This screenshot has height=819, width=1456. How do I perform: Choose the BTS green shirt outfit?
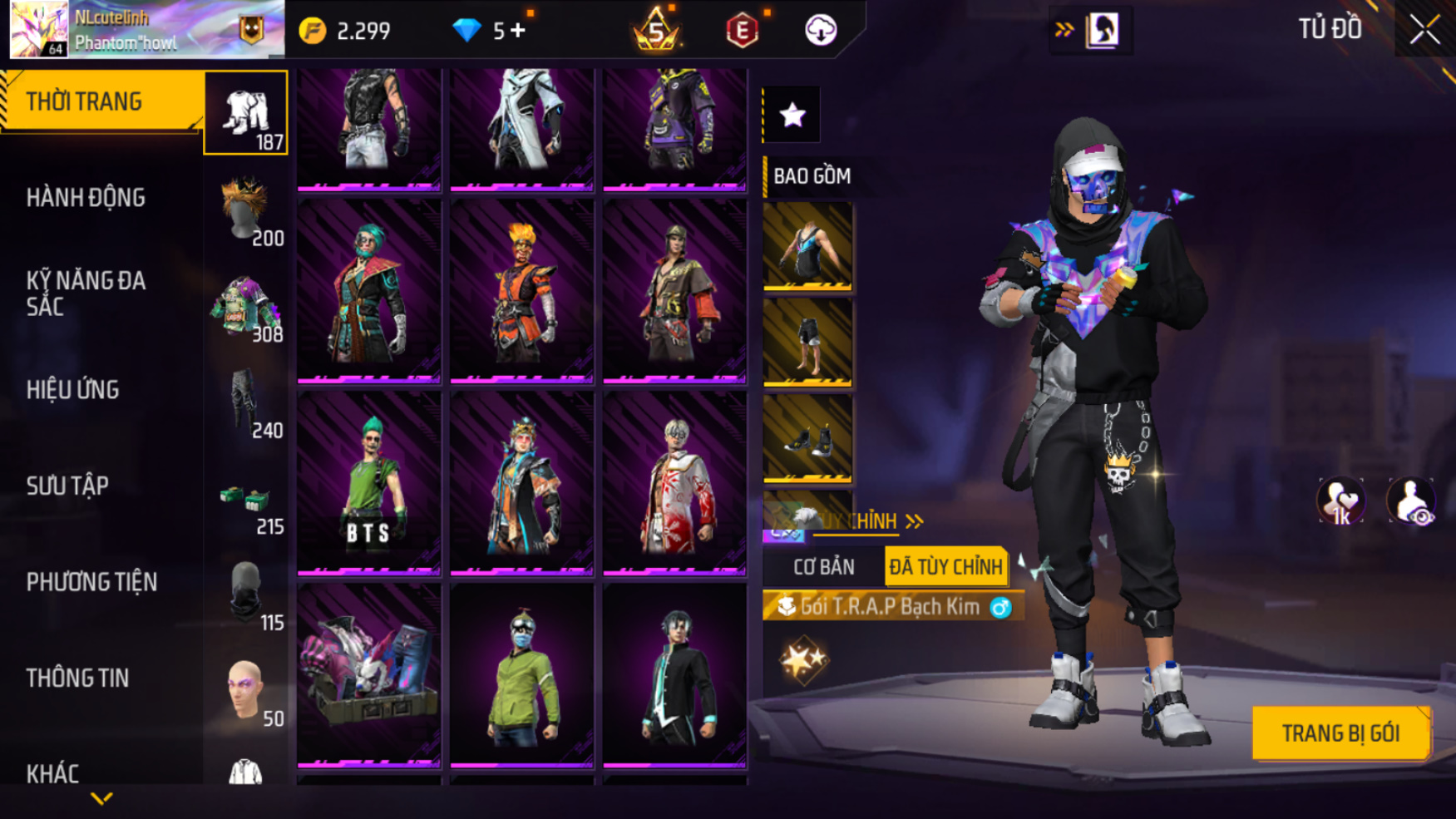(369, 482)
